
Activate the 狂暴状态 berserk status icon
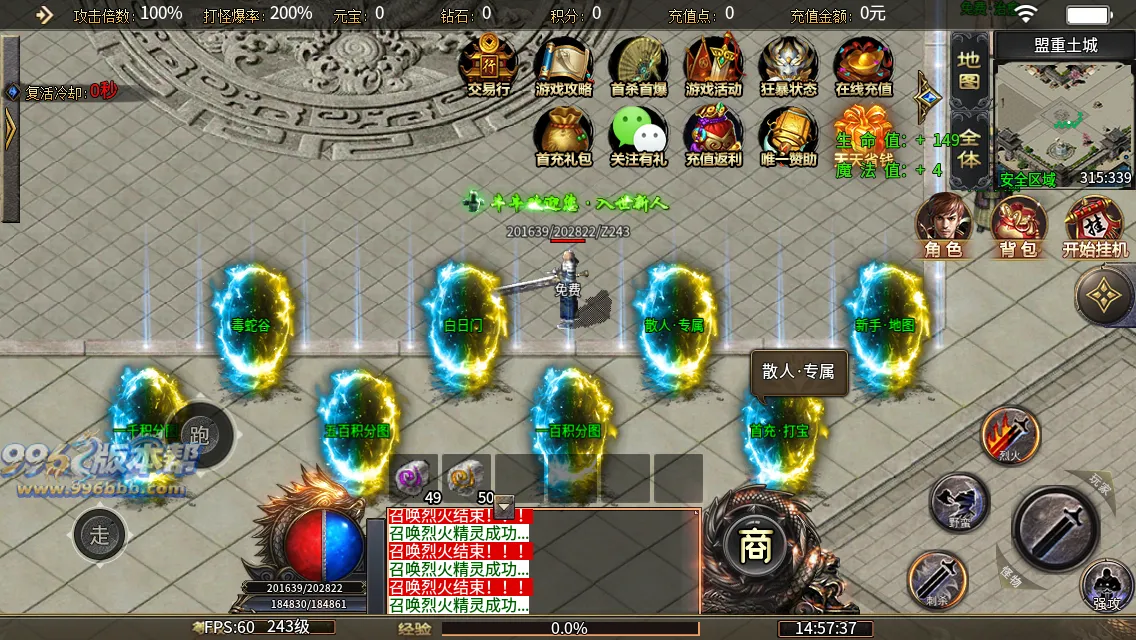(x=788, y=62)
